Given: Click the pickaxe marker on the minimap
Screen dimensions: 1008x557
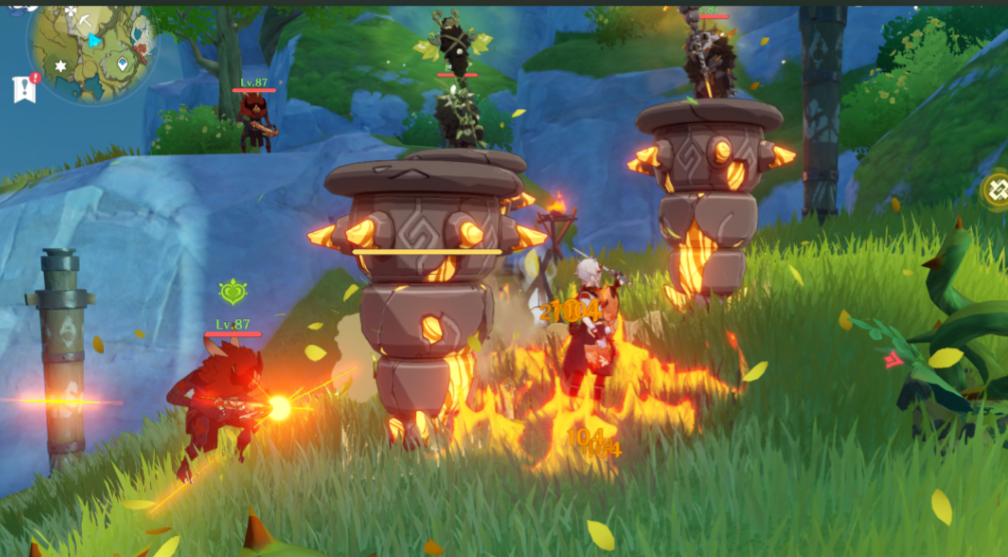Looking at the screenshot, I should [x=87, y=19].
